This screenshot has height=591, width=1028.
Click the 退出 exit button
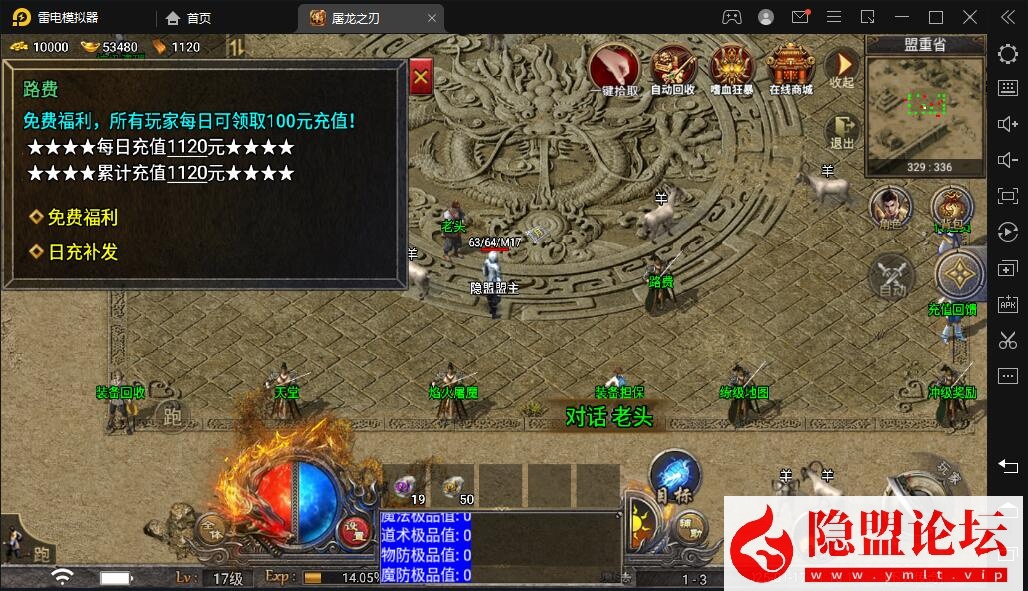tap(842, 131)
